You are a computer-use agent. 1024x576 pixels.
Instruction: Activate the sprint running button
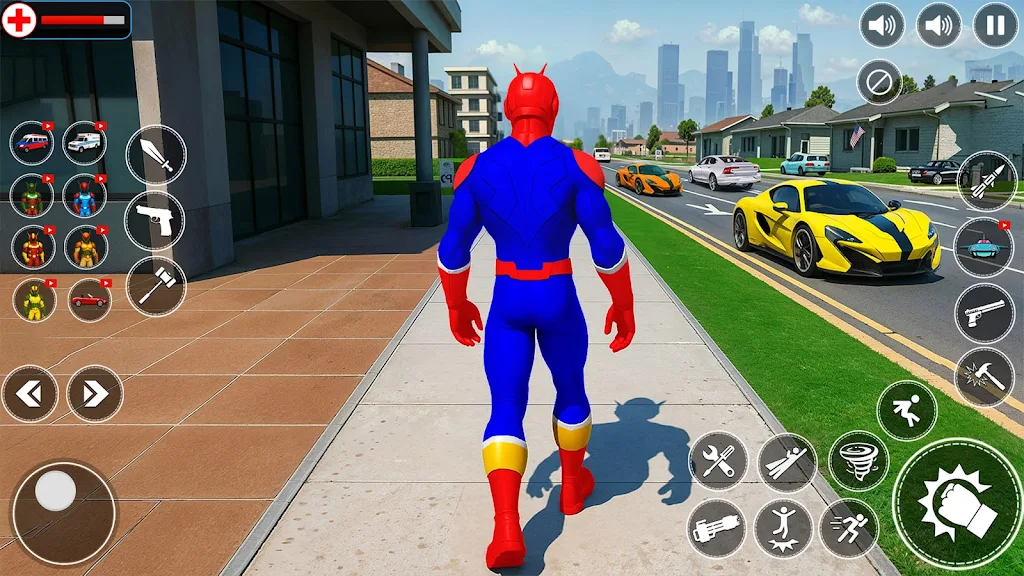pos(849,528)
